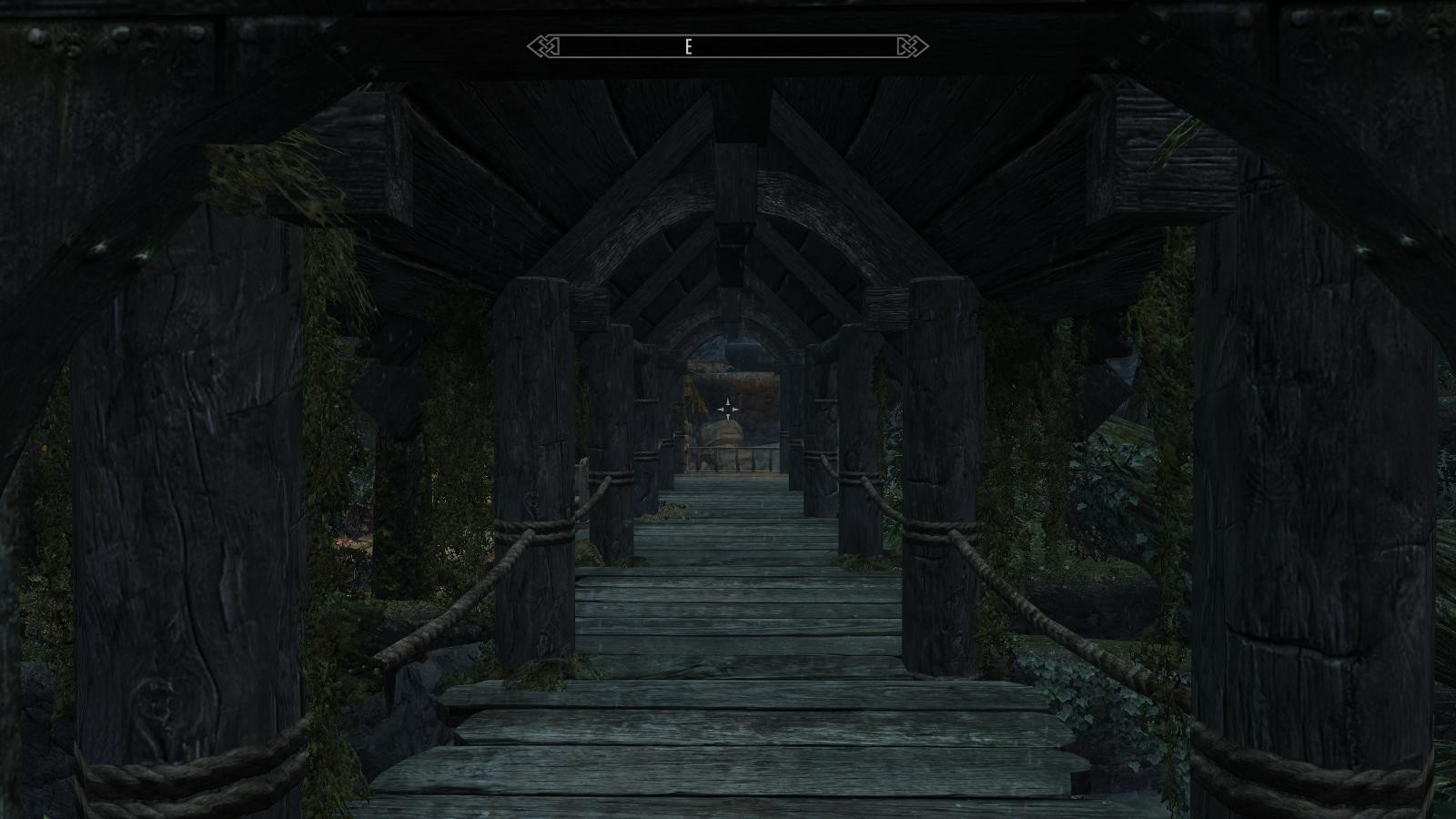Click the wooden railing at bridge's far end

tap(728, 460)
